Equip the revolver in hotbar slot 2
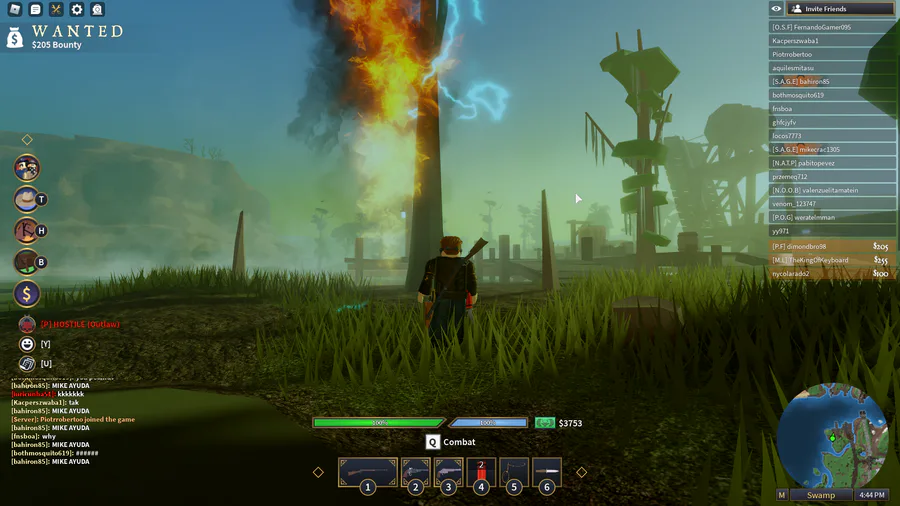This screenshot has height=506, width=900. click(x=415, y=473)
